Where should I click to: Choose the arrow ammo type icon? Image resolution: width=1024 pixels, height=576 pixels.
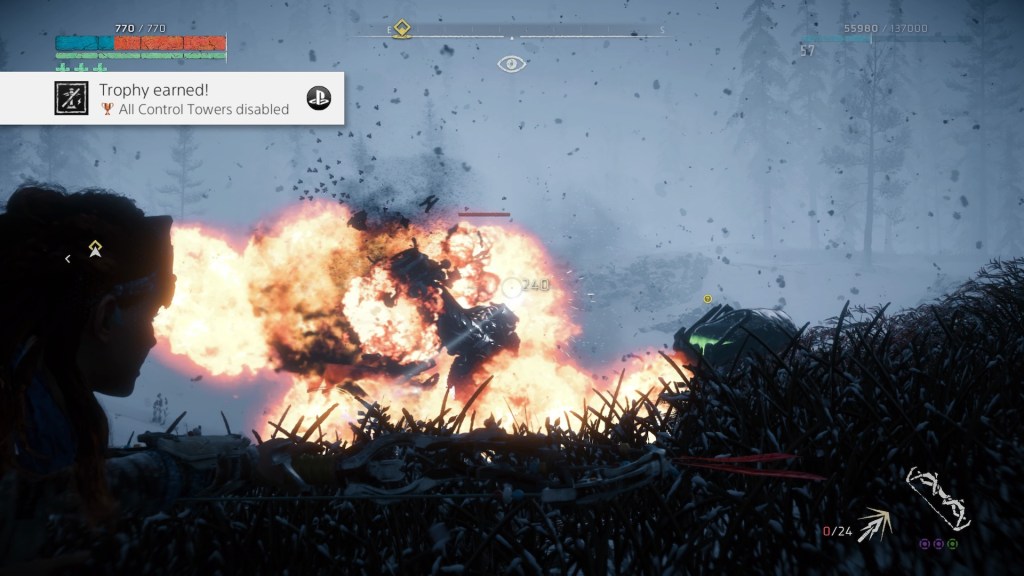click(x=875, y=522)
